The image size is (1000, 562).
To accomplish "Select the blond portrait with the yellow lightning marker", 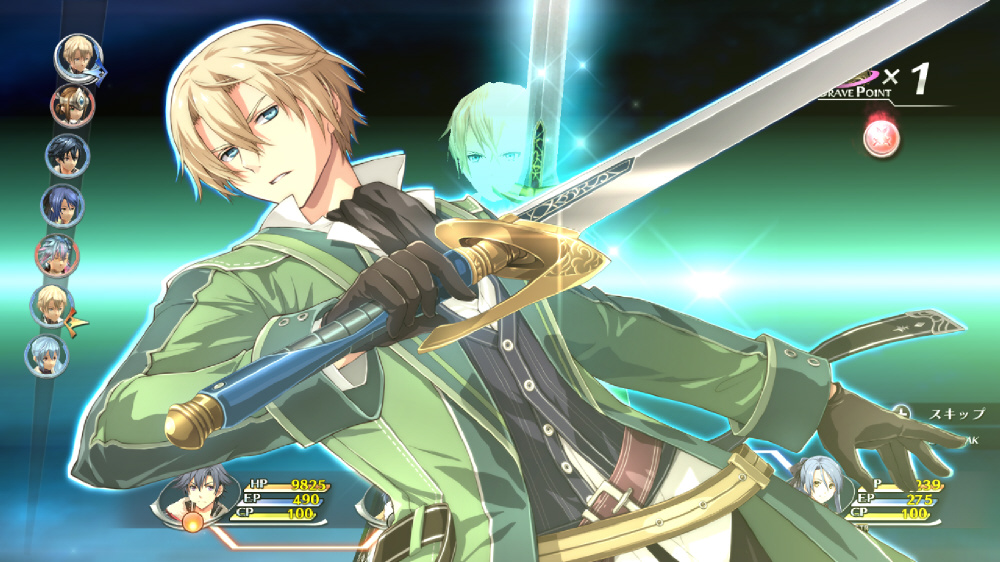I will (x=51, y=305).
